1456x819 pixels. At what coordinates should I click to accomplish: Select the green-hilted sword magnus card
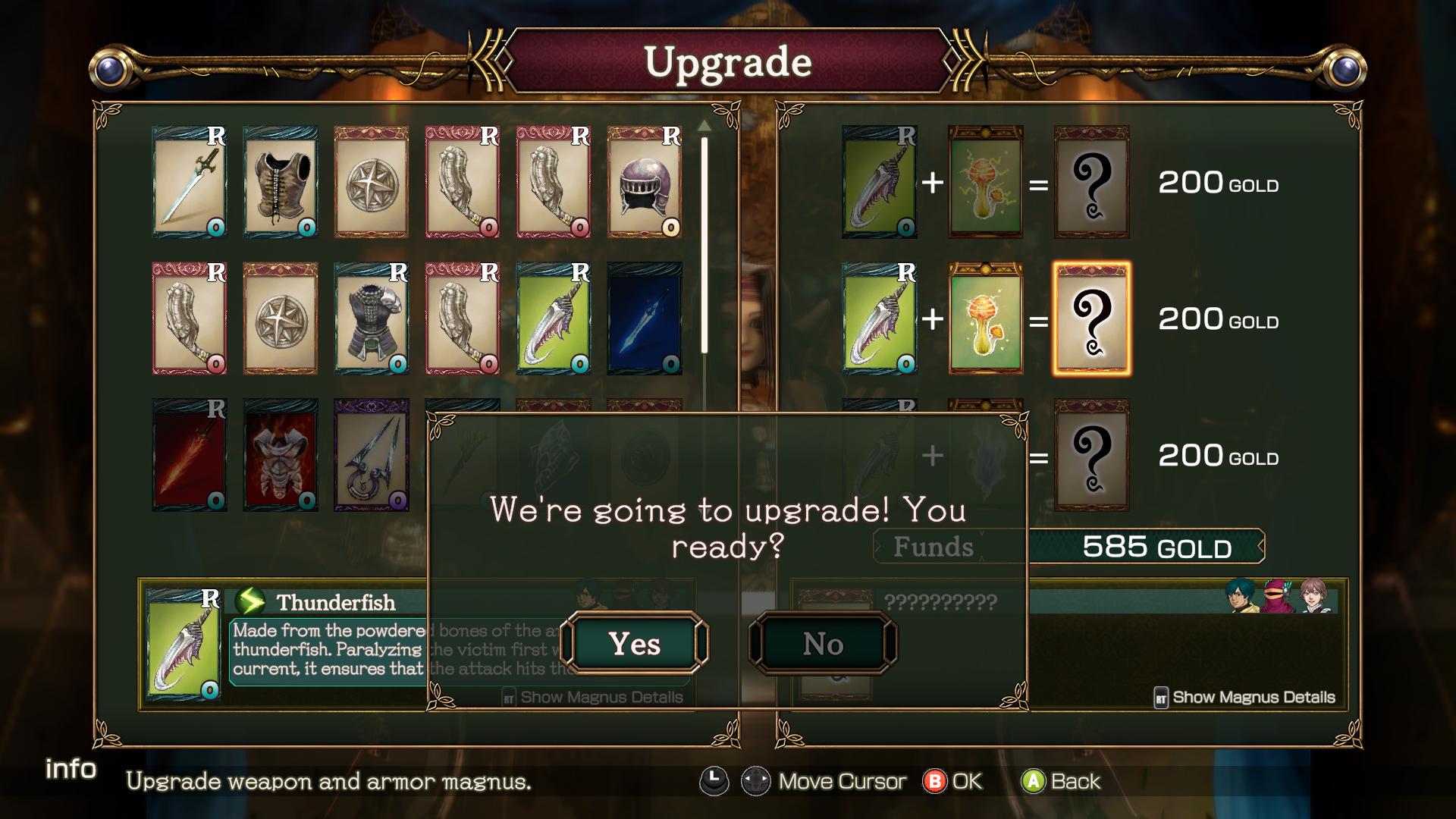(190, 182)
